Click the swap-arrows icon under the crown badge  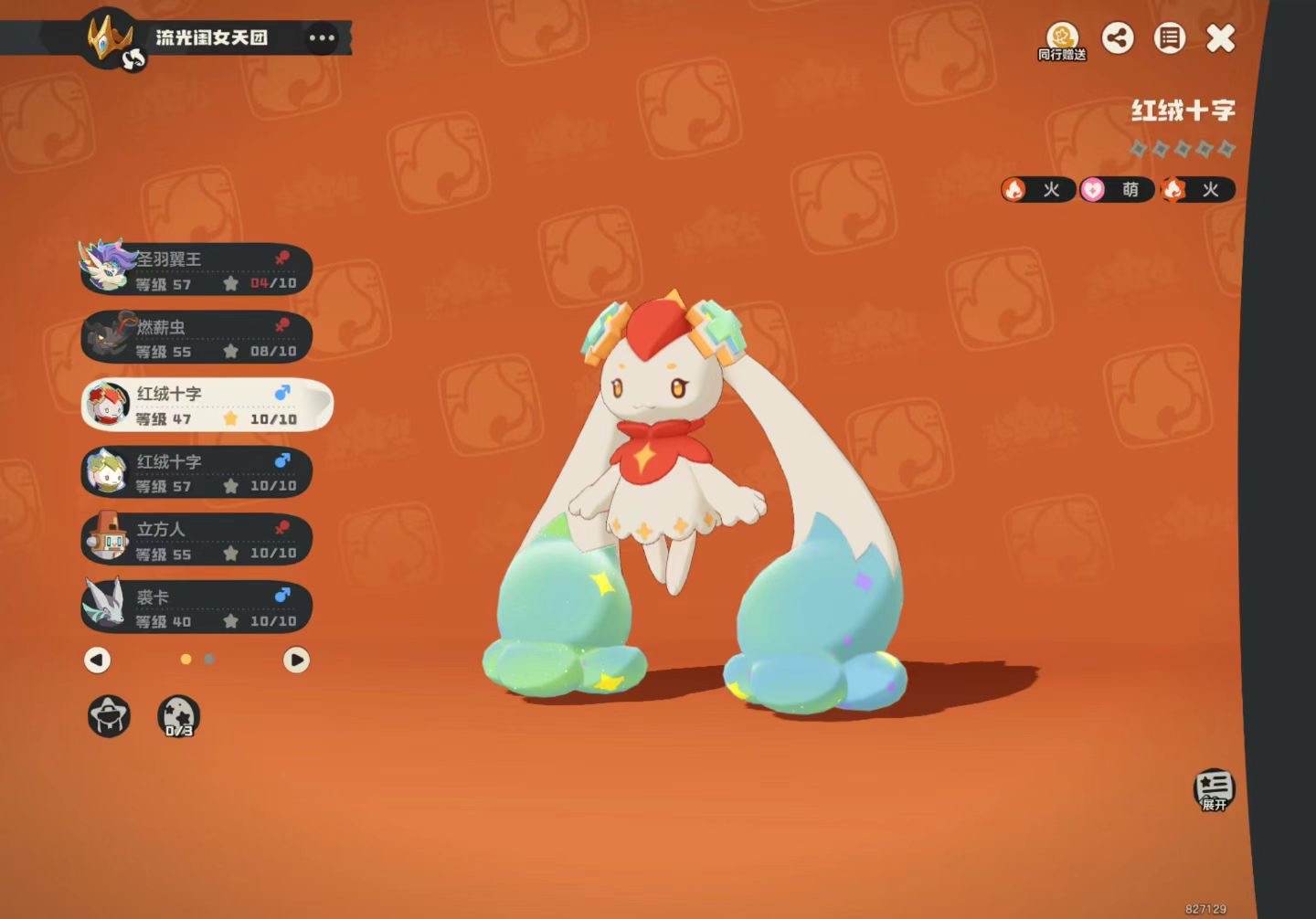click(x=133, y=60)
